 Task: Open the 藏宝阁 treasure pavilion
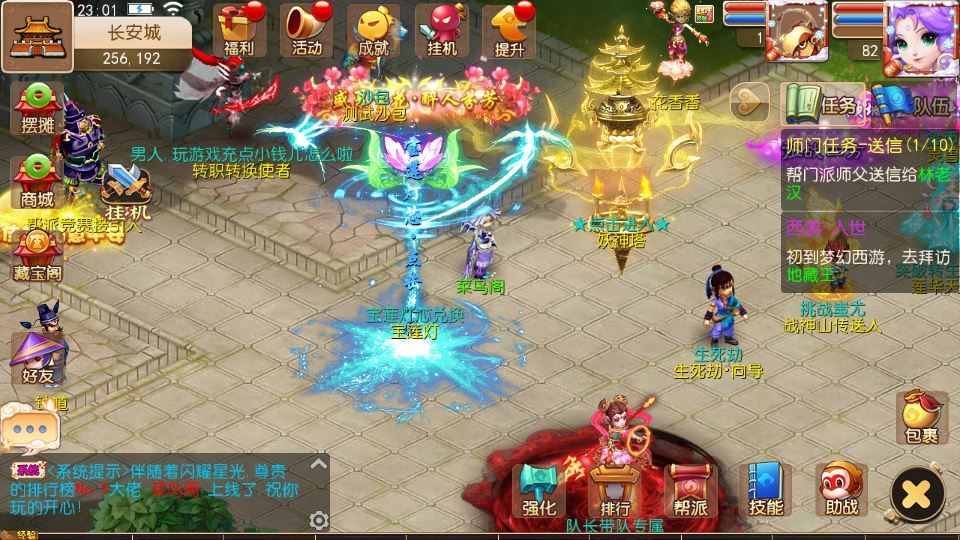[37, 254]
